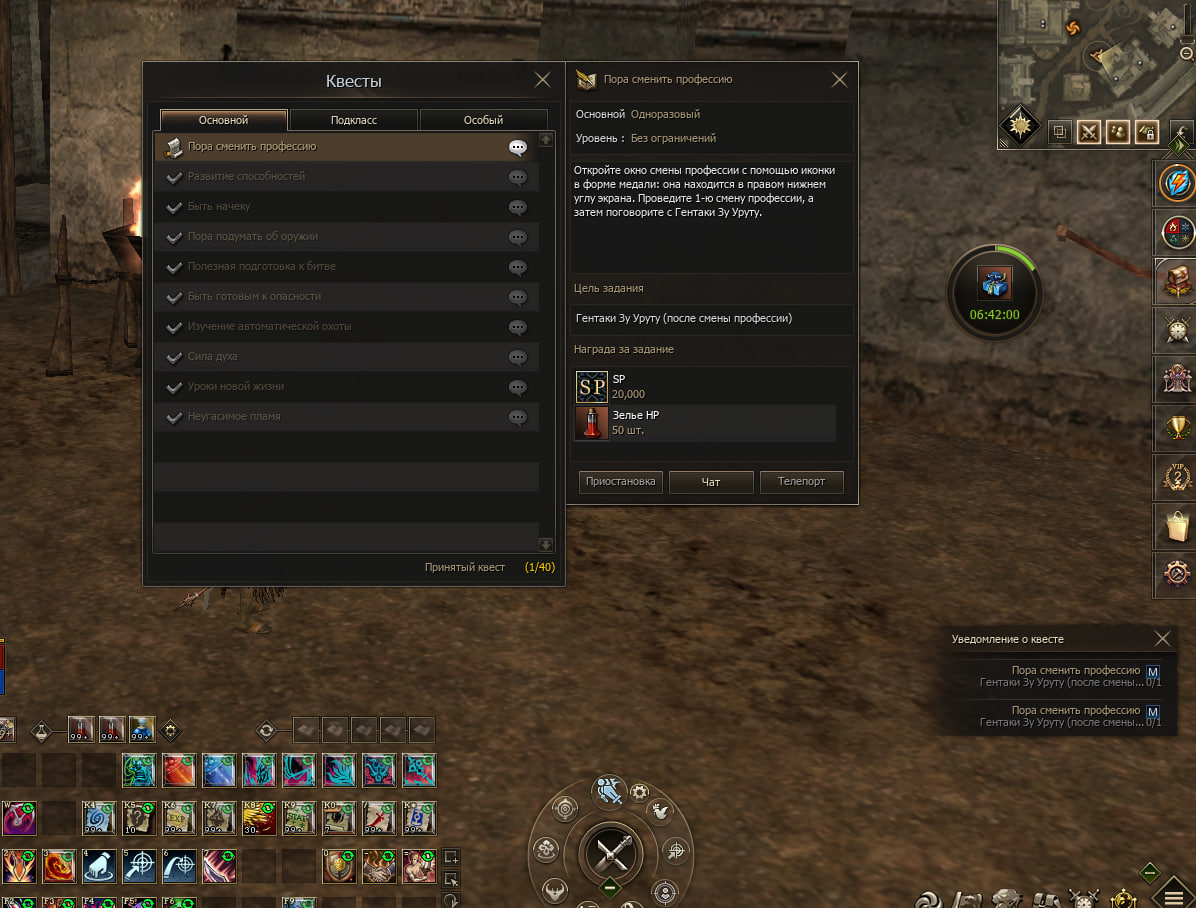Click the Приостановка button
1196x908 pixels.
point(620,482)
